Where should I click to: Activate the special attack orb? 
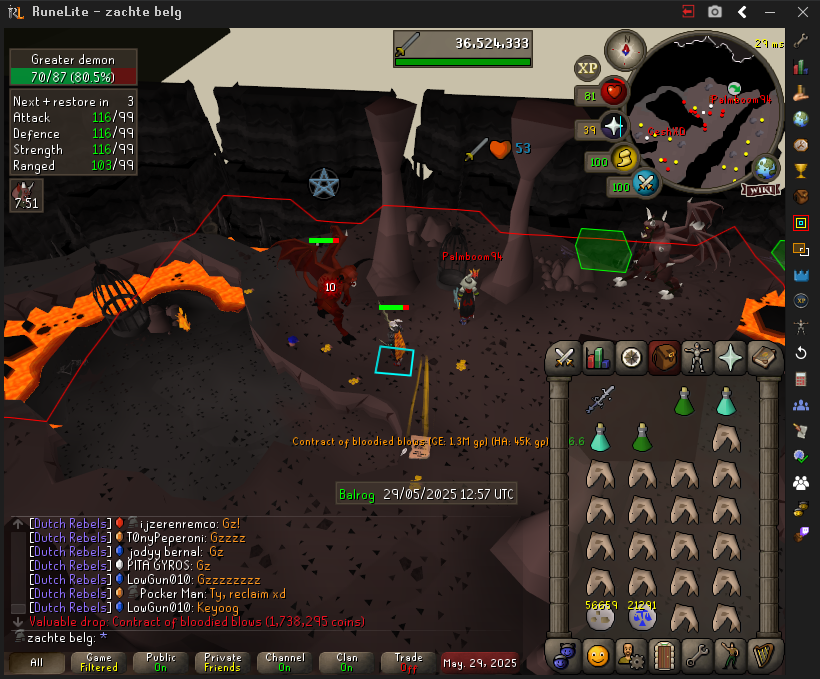tap(646, 184)
